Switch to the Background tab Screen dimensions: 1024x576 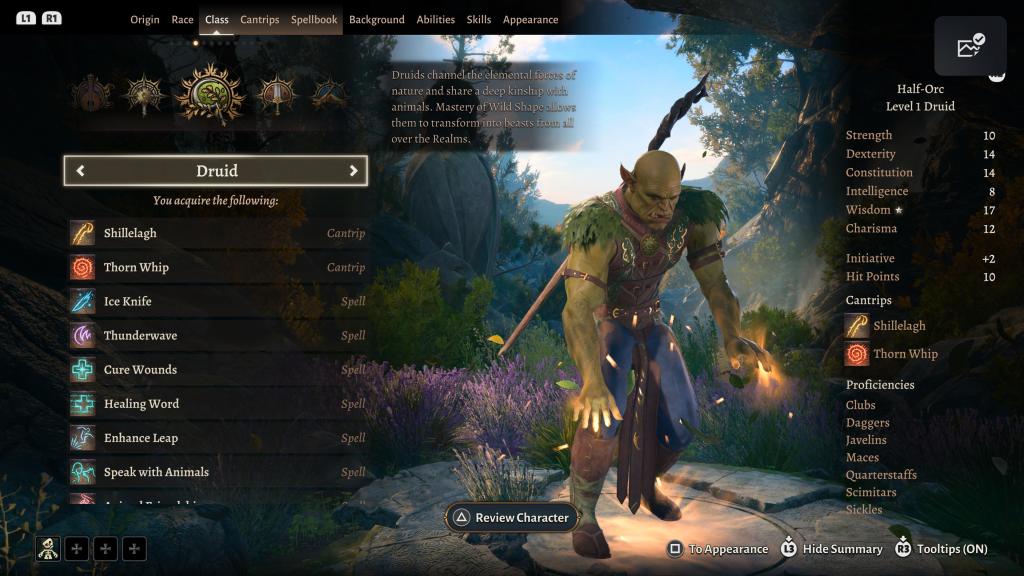377,20
